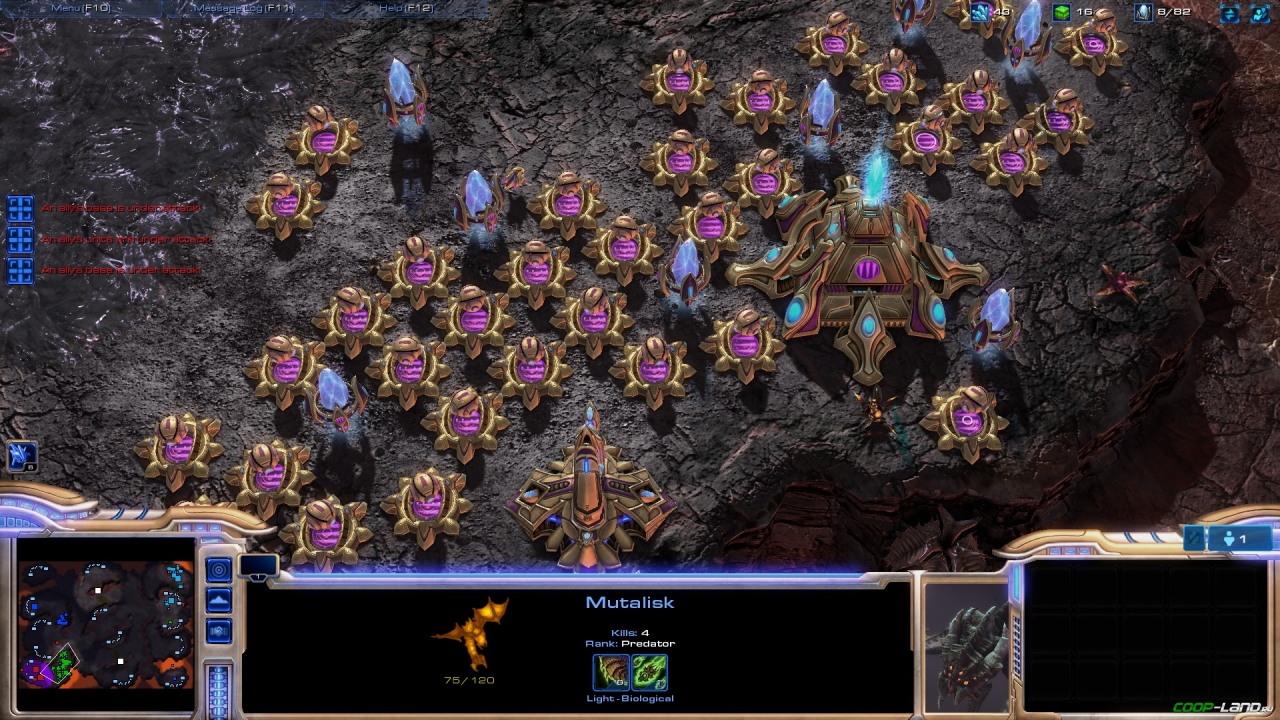1280x720 pixels.
Task: Open the resource trading arrows button
Action: coord(1229,13)
